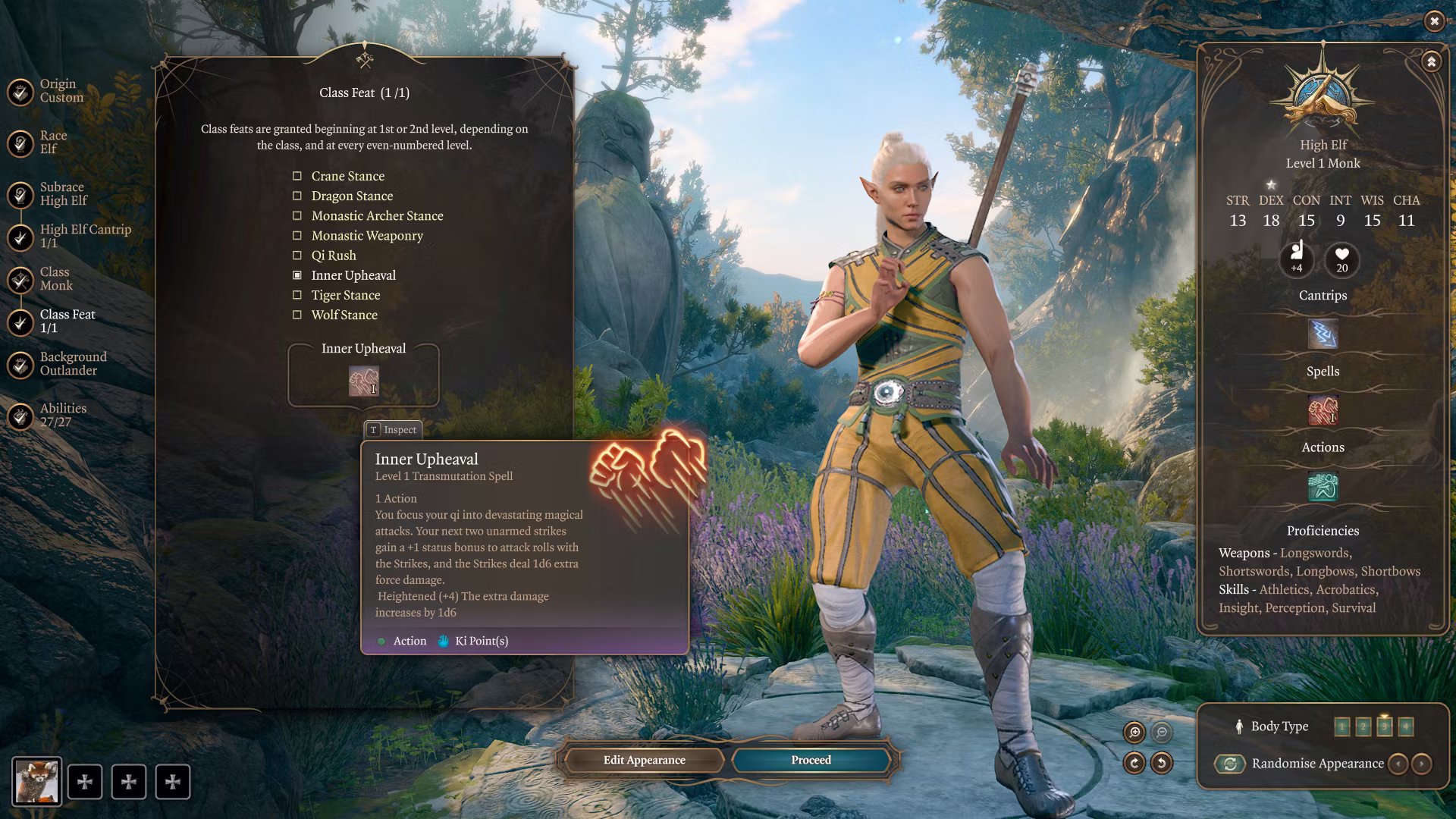1456x819 pixels.
Task: Pick Monastic Archer Stance
Action: (x=377, y=215)
